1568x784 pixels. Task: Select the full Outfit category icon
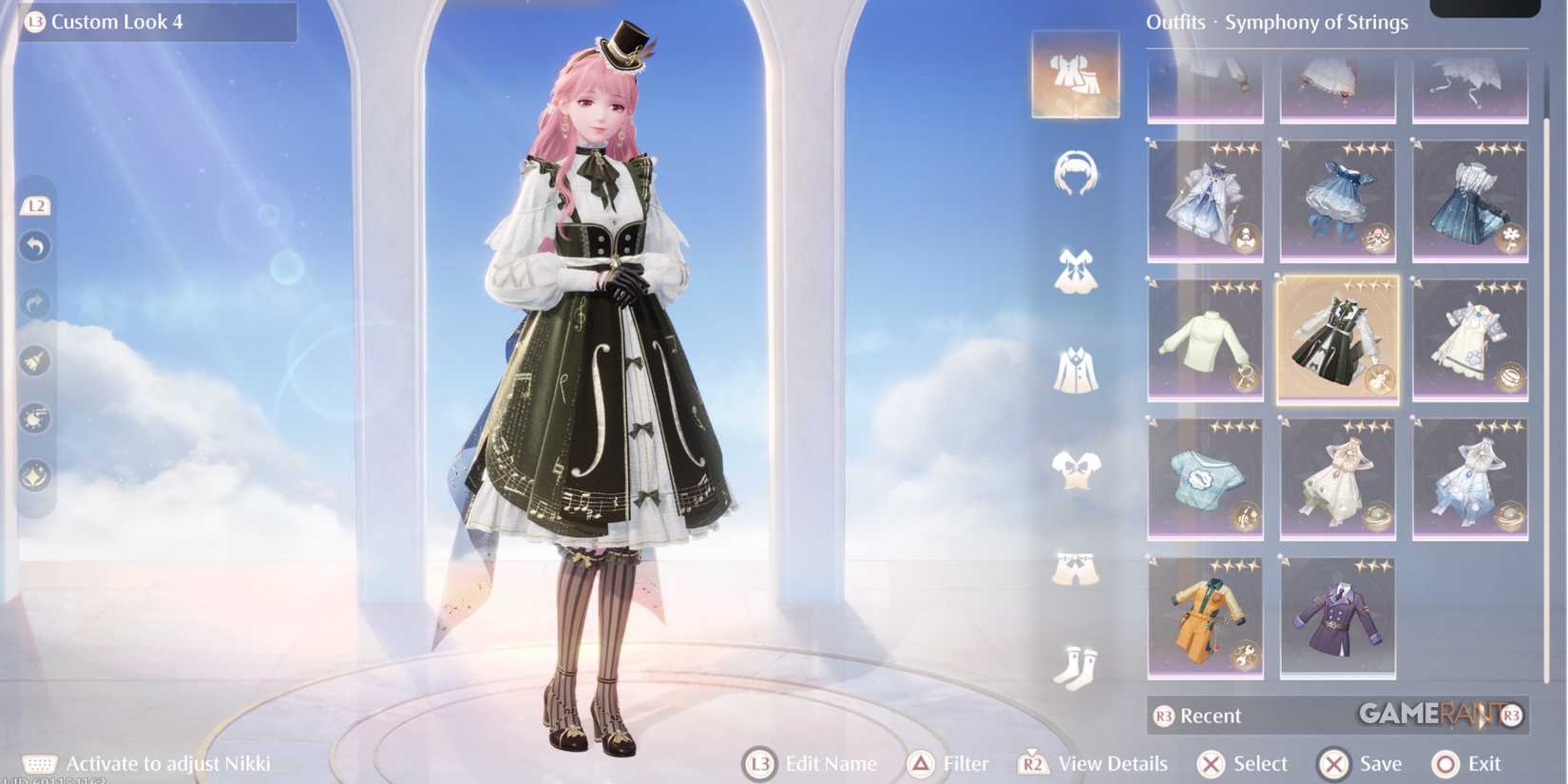(1075, 76)
